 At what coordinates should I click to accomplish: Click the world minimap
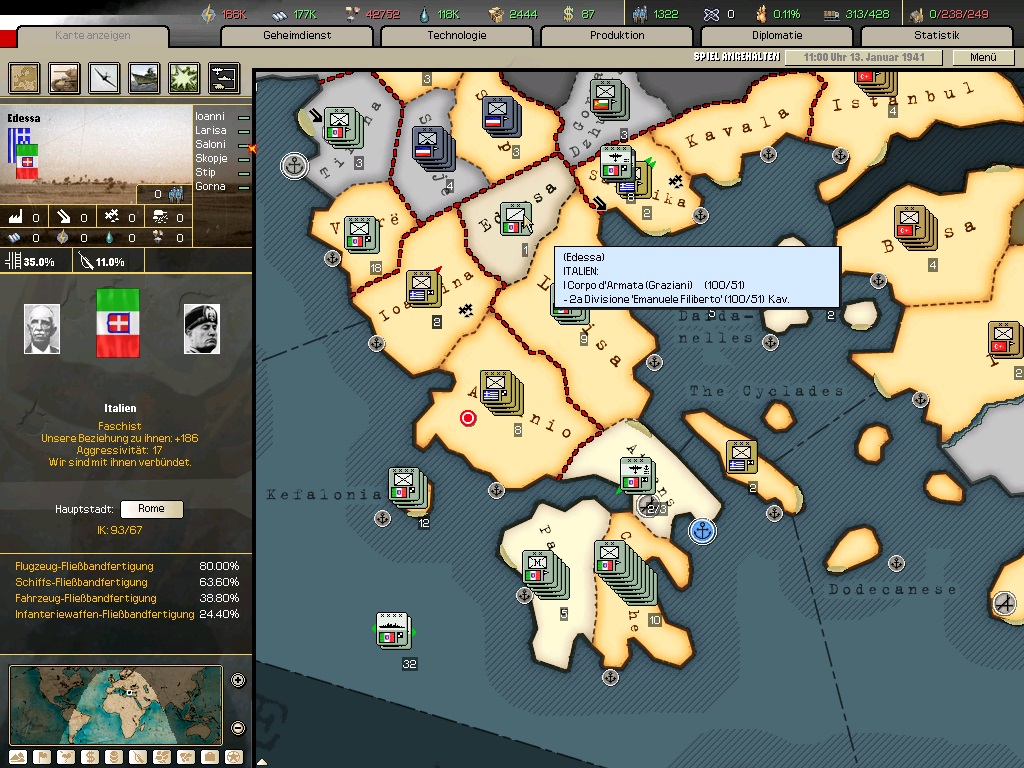[115, 704]
